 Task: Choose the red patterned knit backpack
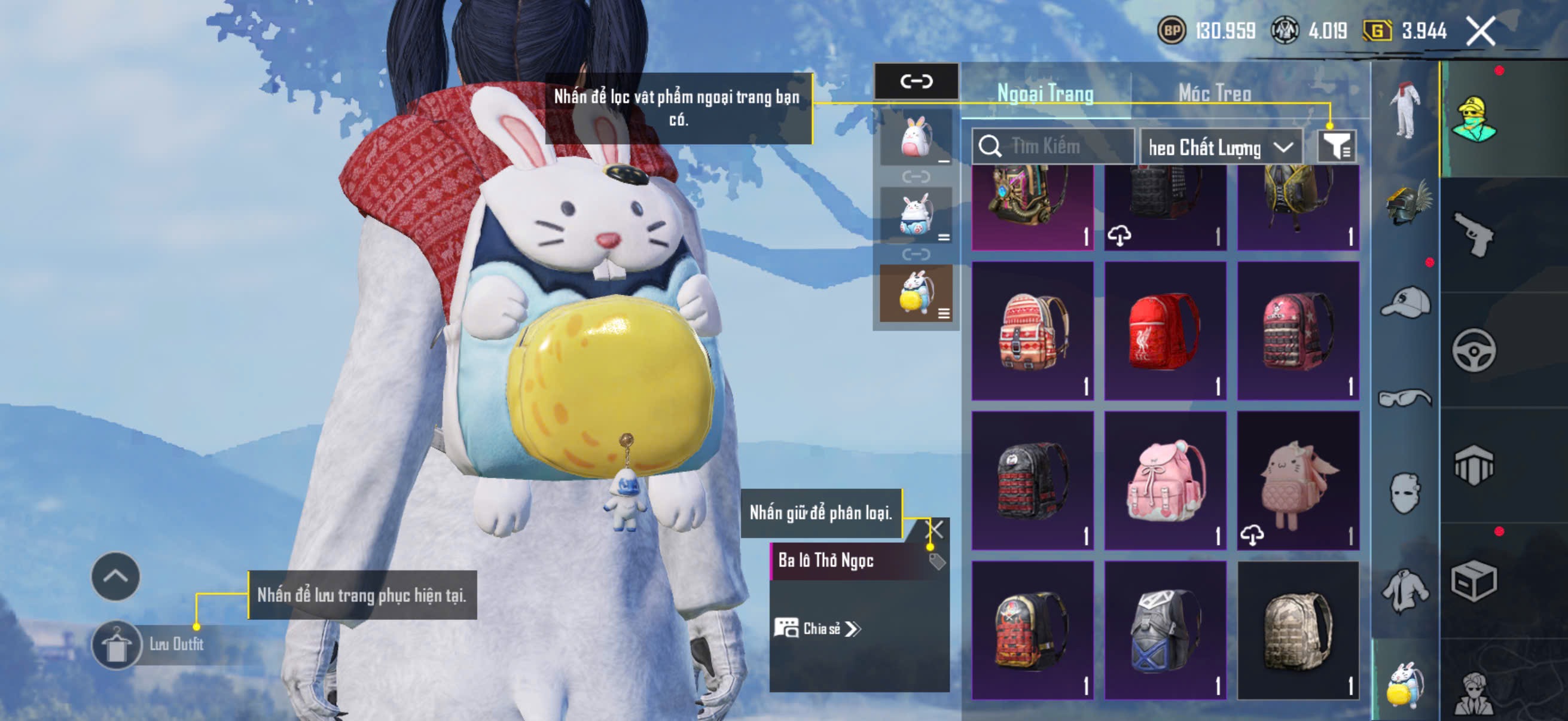tap(1032, 331)
